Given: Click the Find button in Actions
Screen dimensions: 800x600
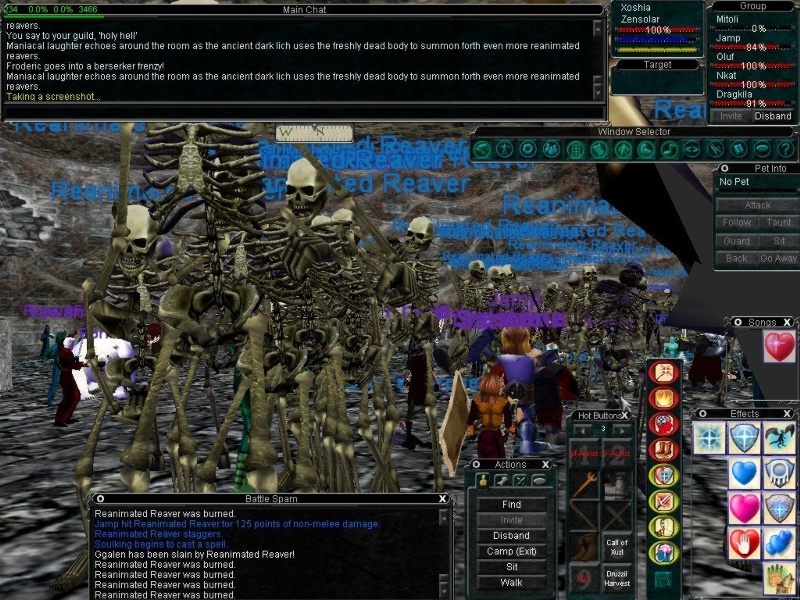Looking at the screenshot, I should coord(511,505).
